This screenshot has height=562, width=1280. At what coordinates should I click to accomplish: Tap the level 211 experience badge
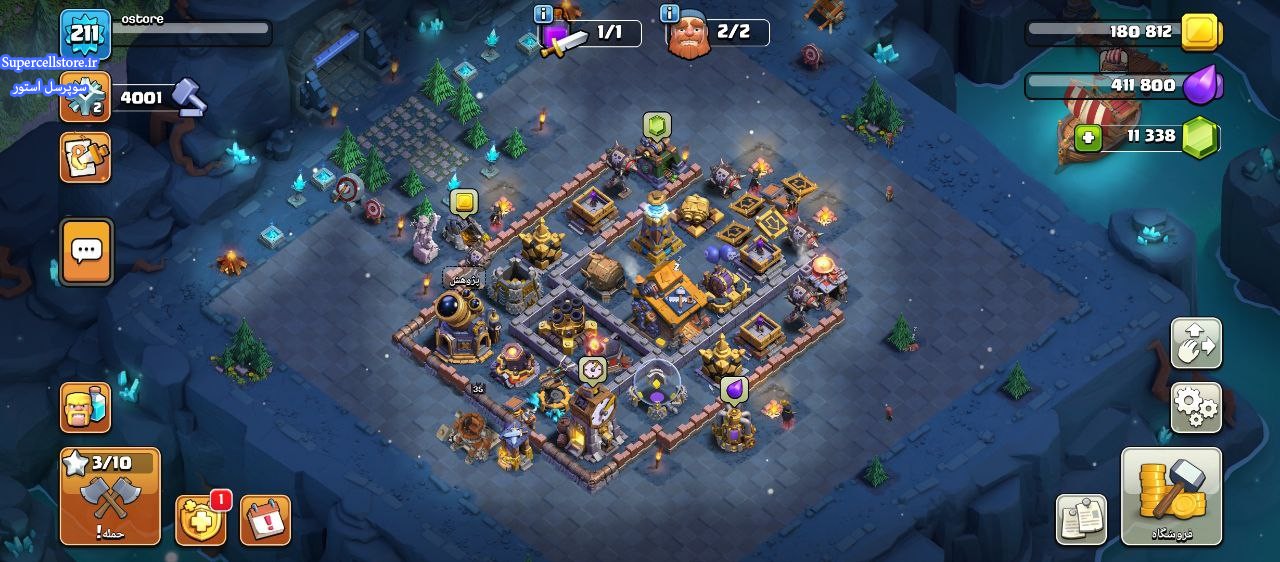pos(85,35)
